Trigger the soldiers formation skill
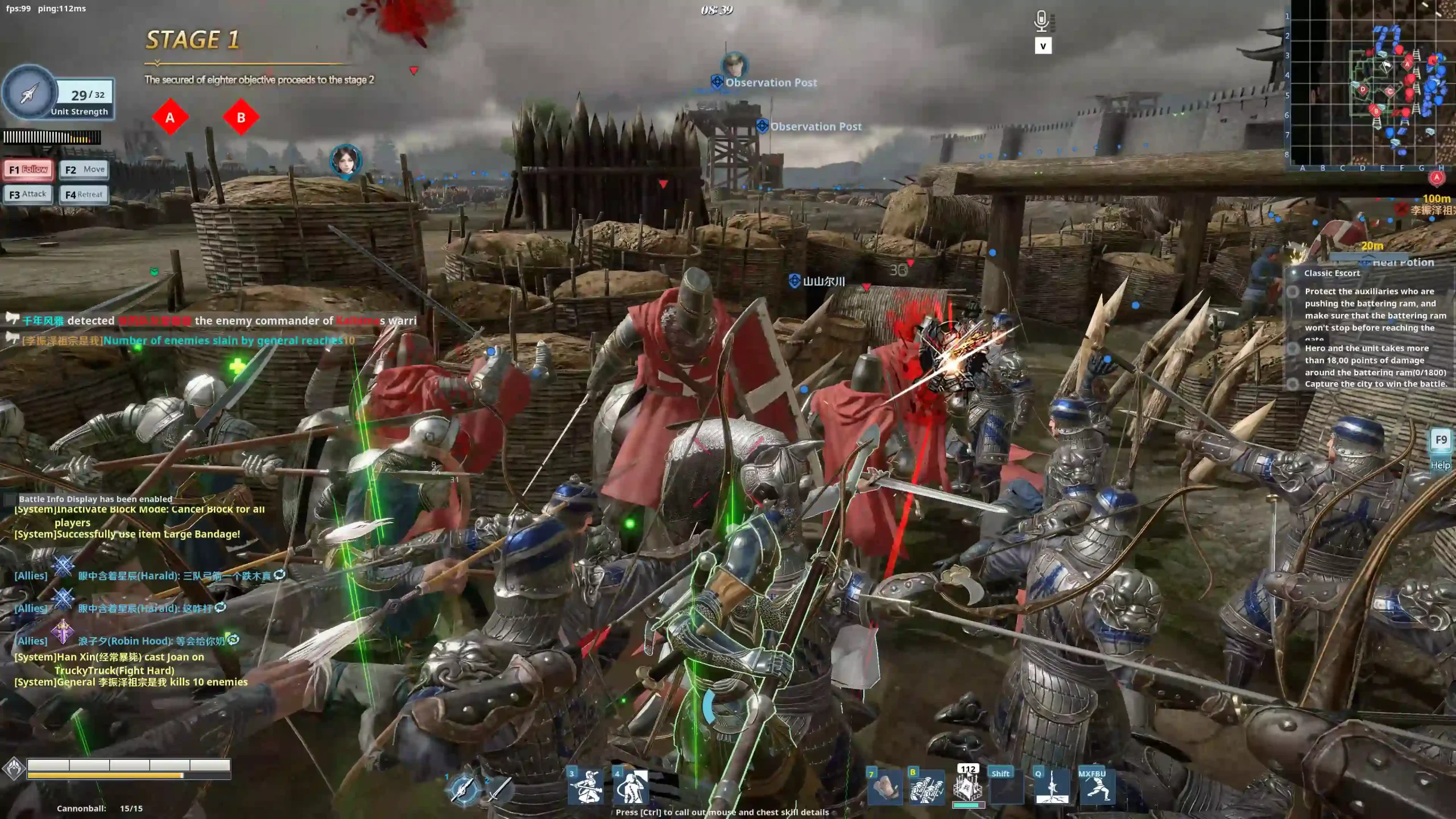Screen dimensions: 1456x819 (926, 788)
